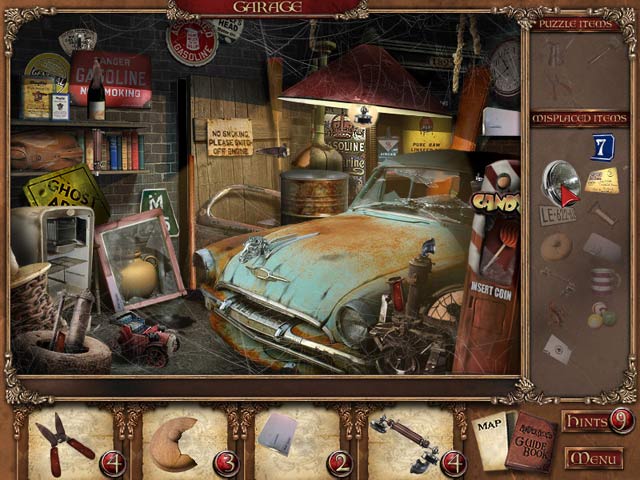Image resolution: width=640 pixels, height=480 pixels.
Task: Select the roller skate inventory slot
Action: click(x=400, y=440)
